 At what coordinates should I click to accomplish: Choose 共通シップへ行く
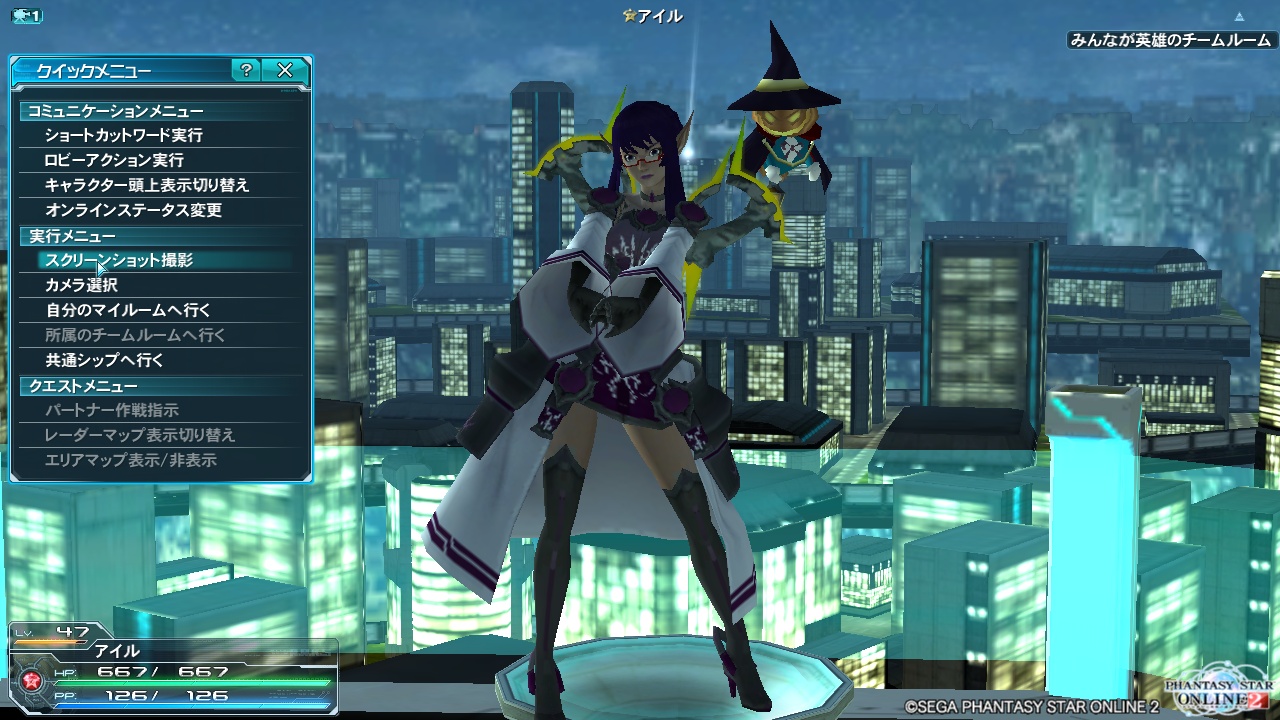point(104,360)
